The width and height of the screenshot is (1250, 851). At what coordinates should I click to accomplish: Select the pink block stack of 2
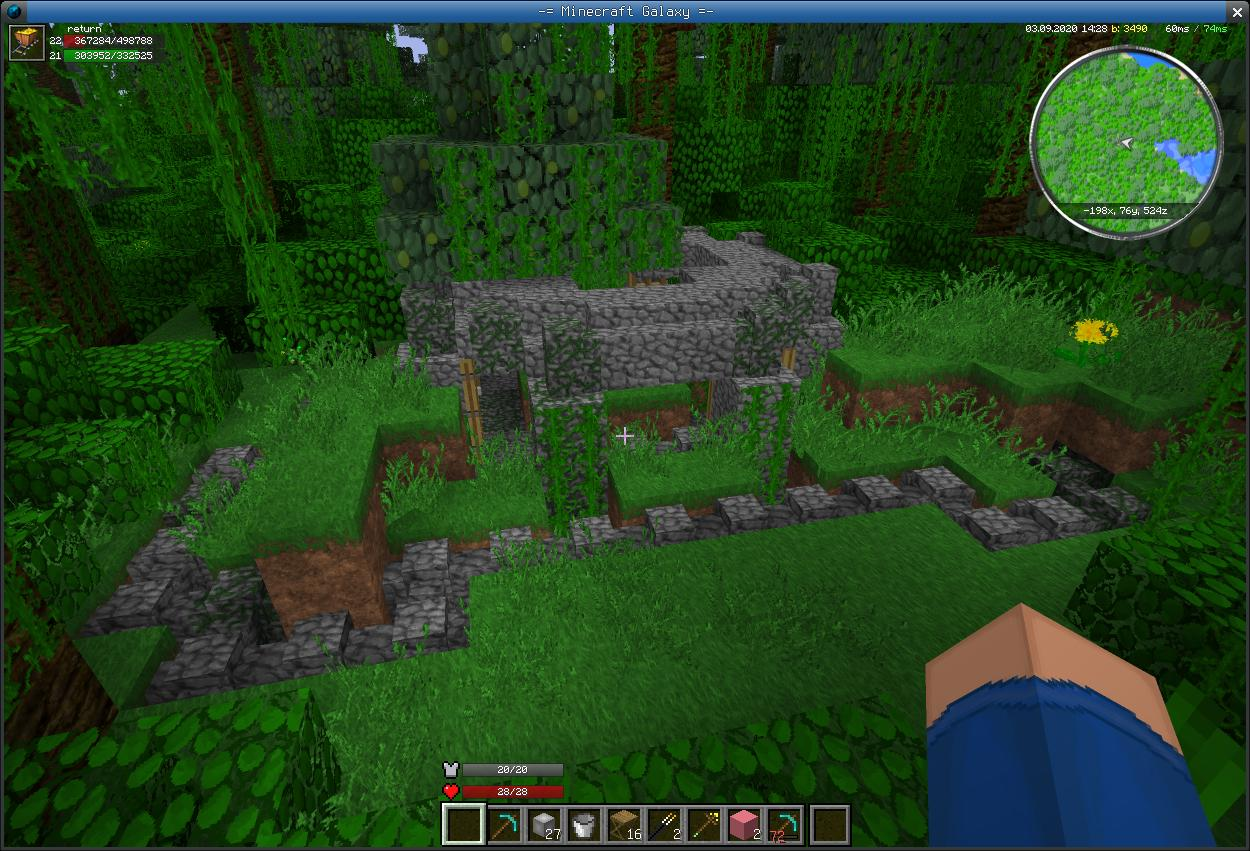click(746, 825)
